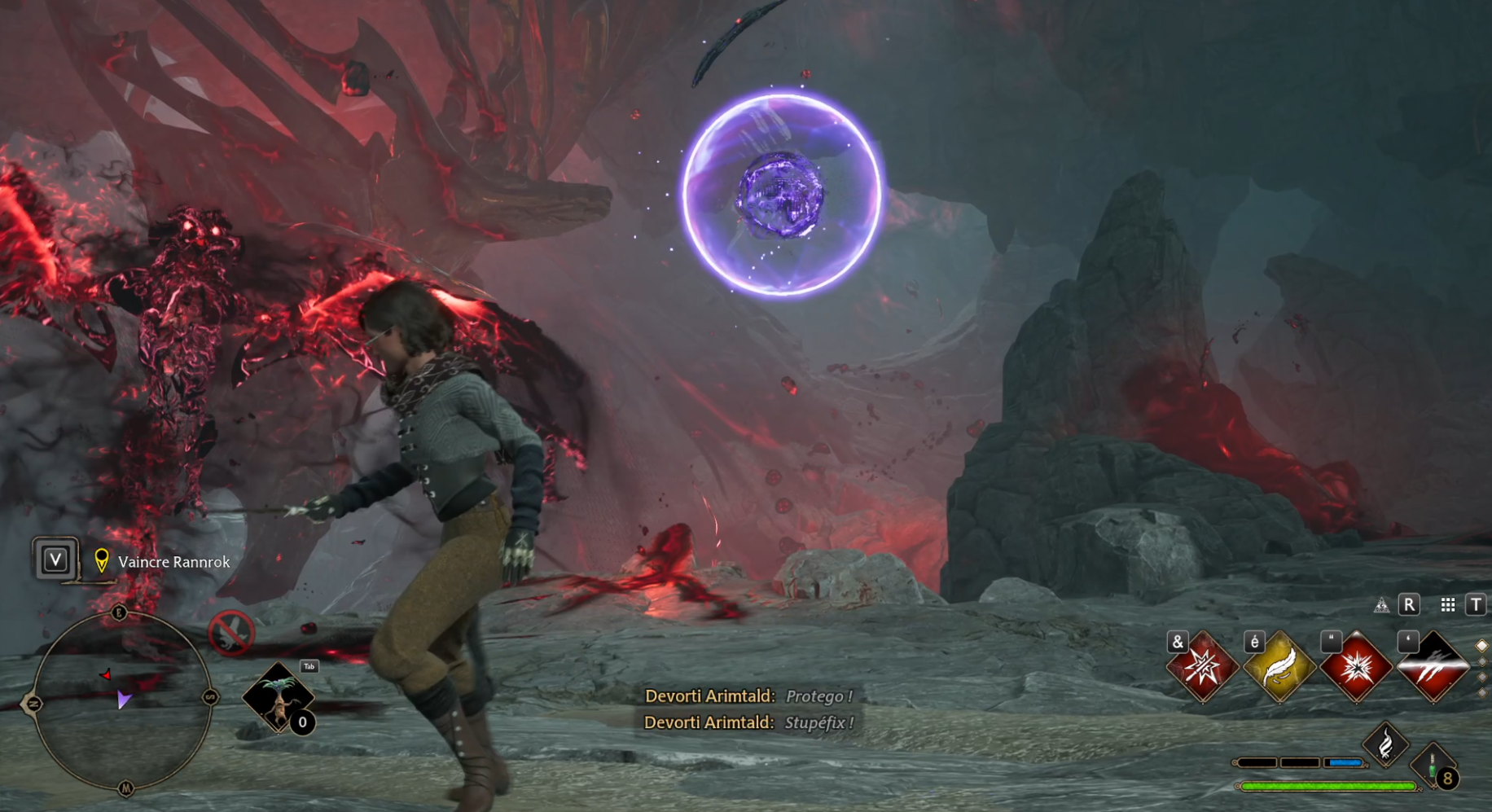
Task: Click the red enemy arrow on minimap
Action: [x=106, y=674]
